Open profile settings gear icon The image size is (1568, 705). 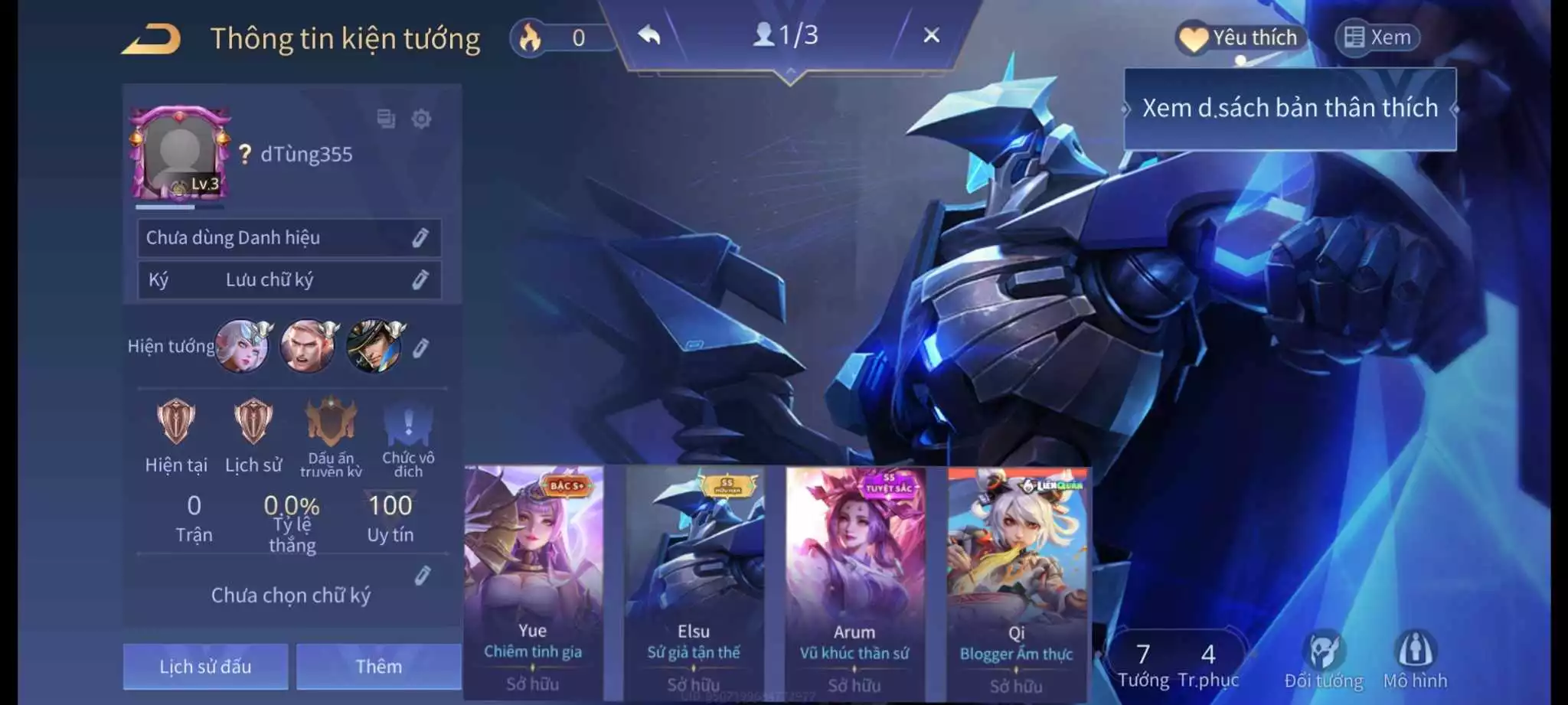click(421, 119)
